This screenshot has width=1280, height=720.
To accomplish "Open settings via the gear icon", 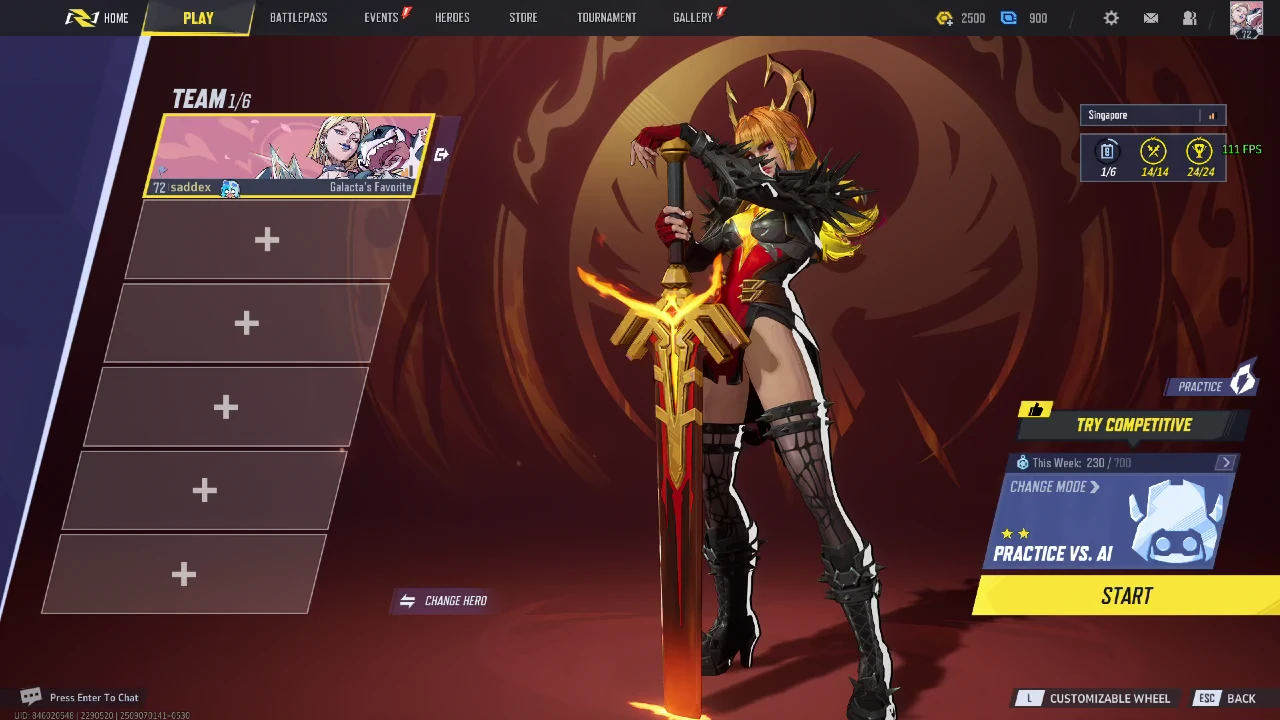I will pos(1111,18).
